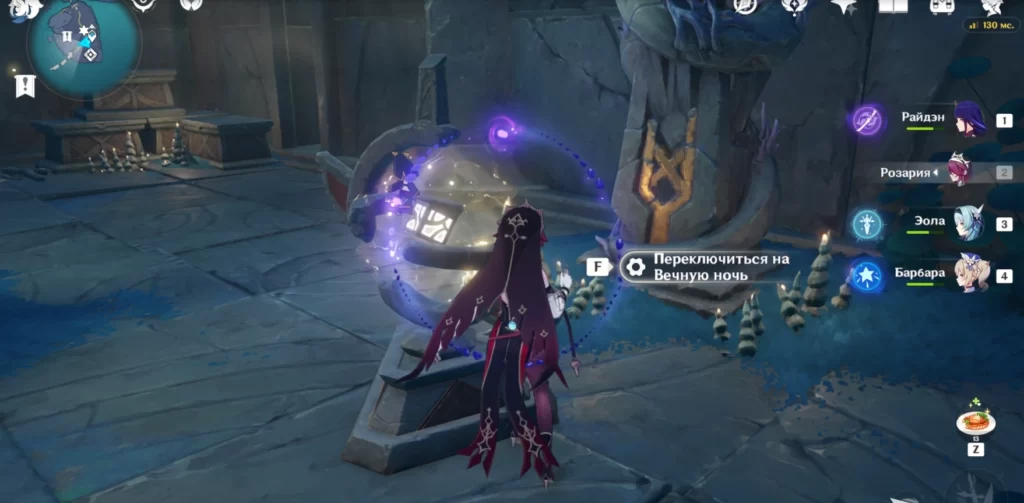1024x503 pixels.
Task: Open the adventurer handbook book icon
Action: (893, 6)
